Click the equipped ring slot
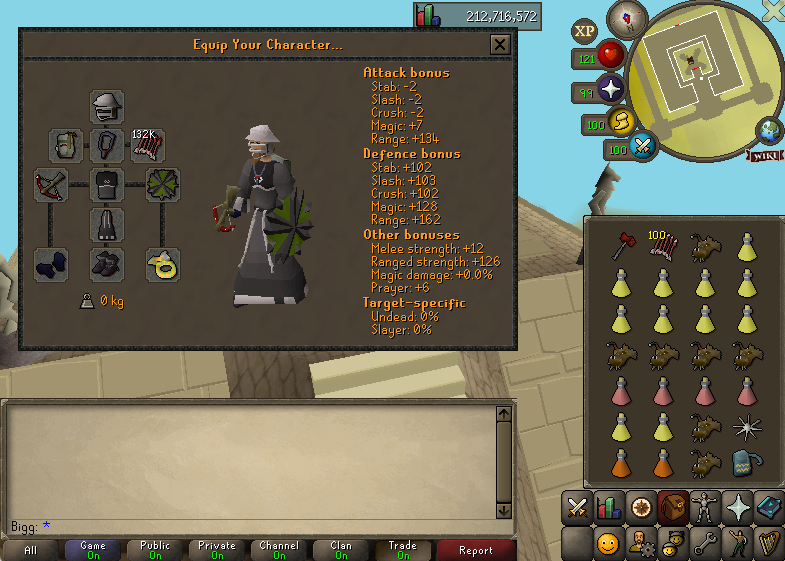Screen dimensions: 785x561 162,264
